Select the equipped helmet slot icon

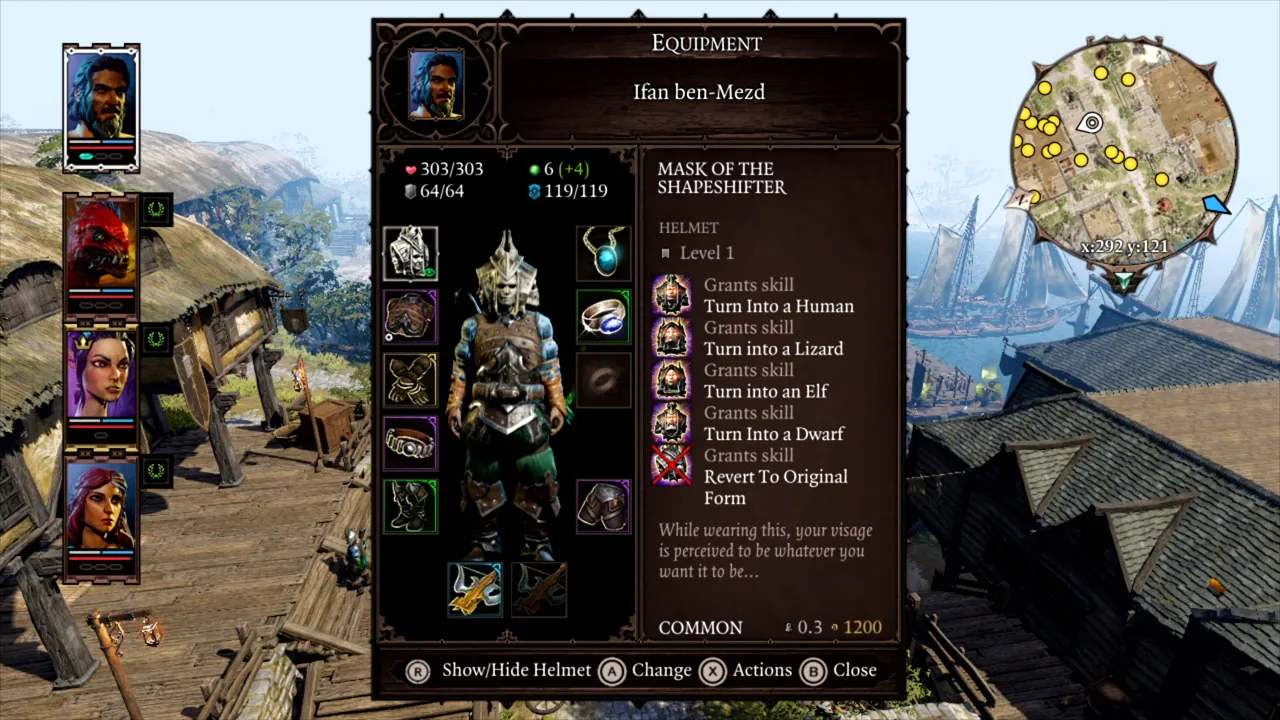coord(410,255)
